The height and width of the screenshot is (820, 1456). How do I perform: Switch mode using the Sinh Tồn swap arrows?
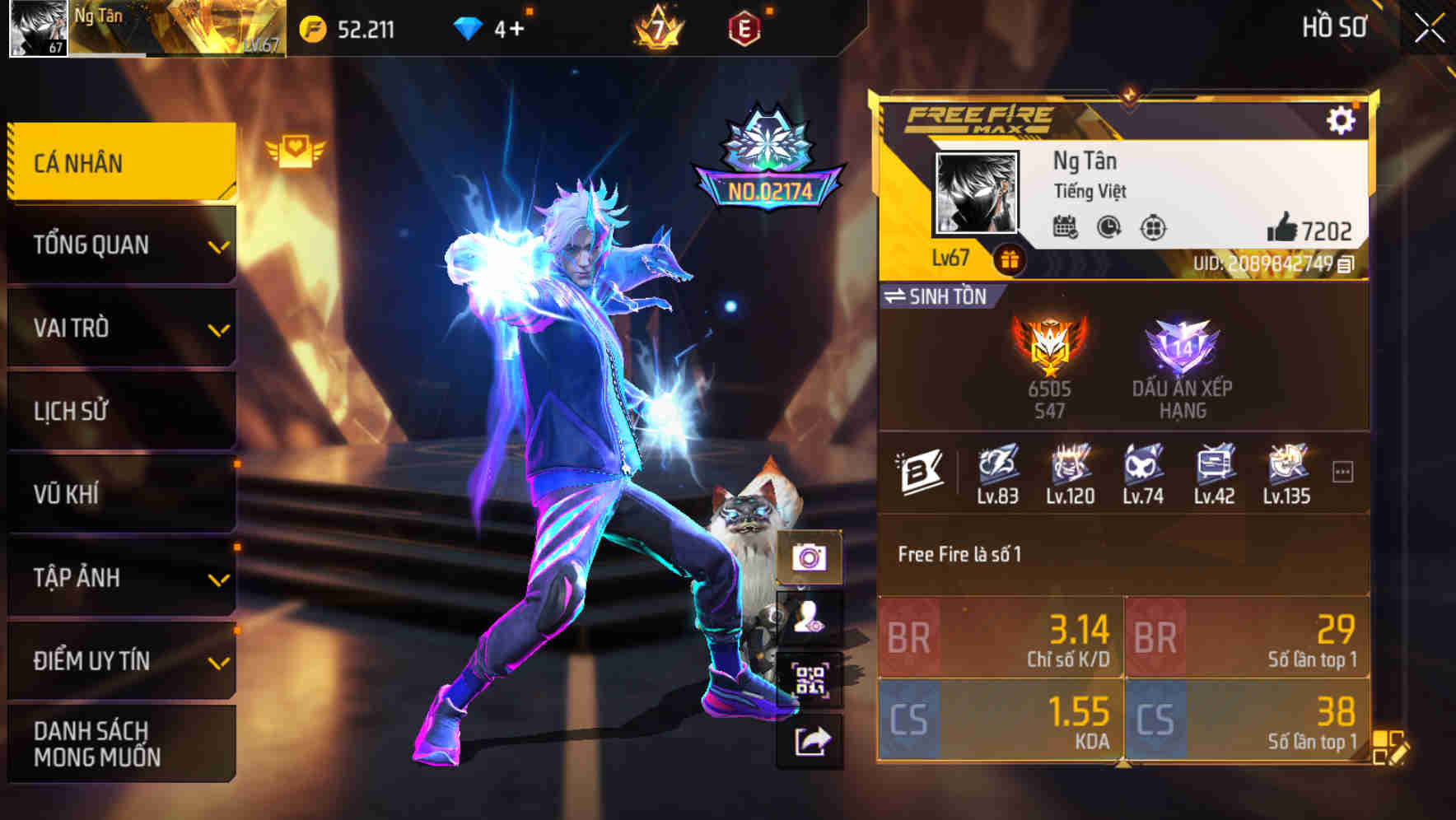point(900,298)
